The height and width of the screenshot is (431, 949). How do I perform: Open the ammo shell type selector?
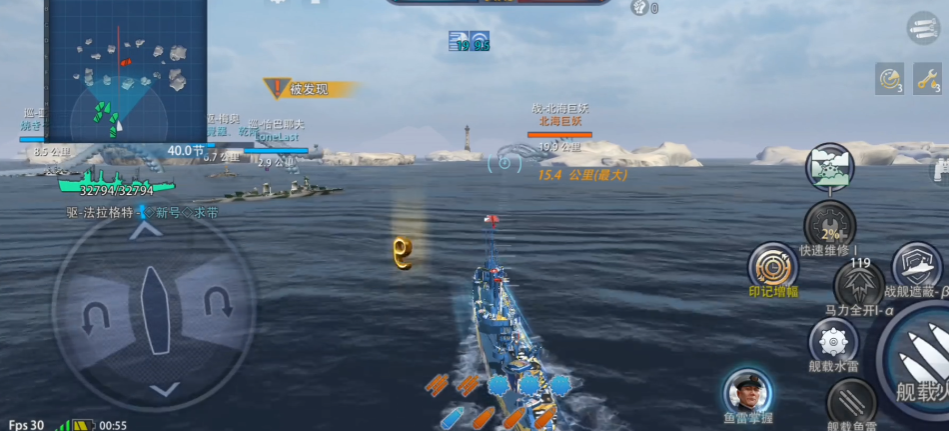click(923, 28)
